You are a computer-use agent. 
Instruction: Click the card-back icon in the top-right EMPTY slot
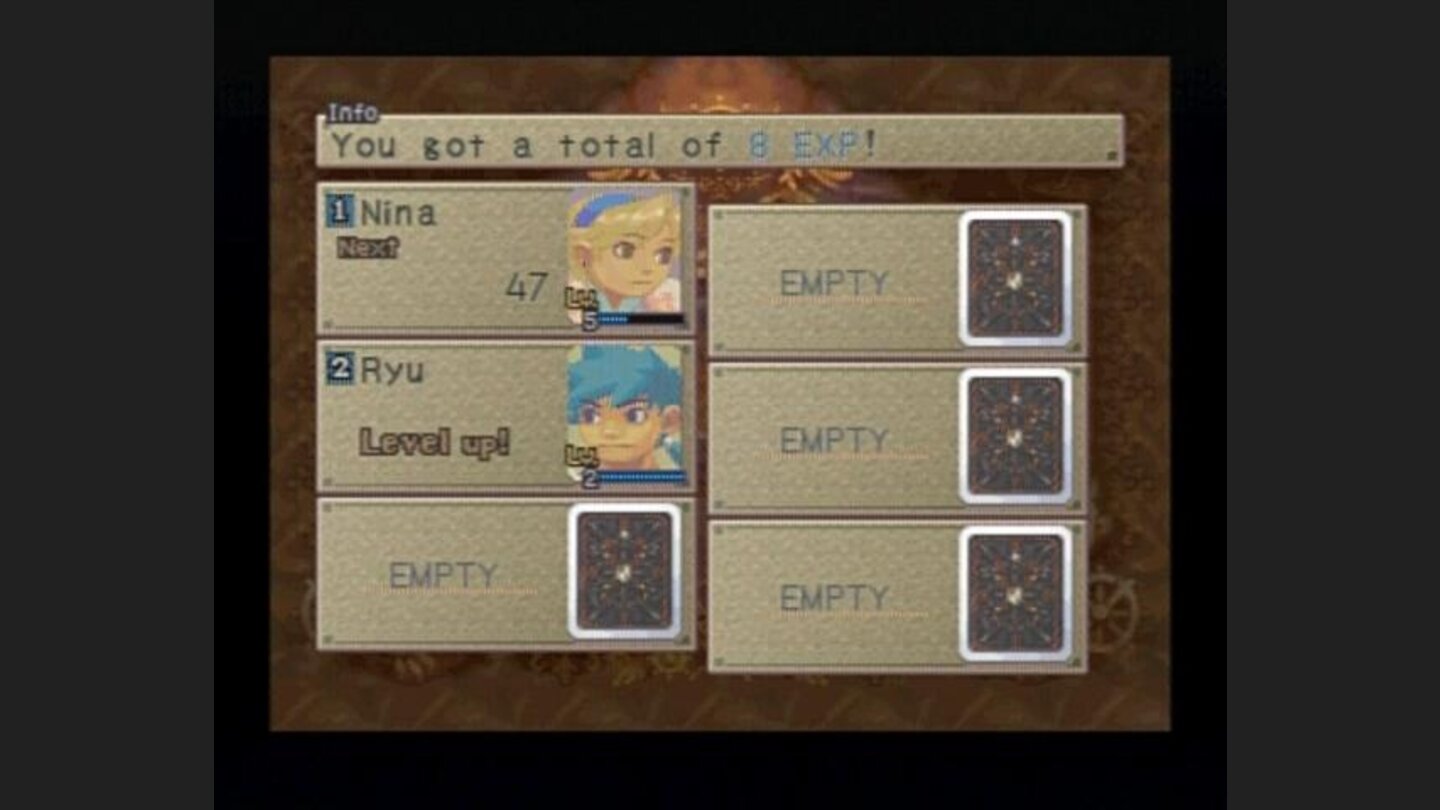point(1017,280)
